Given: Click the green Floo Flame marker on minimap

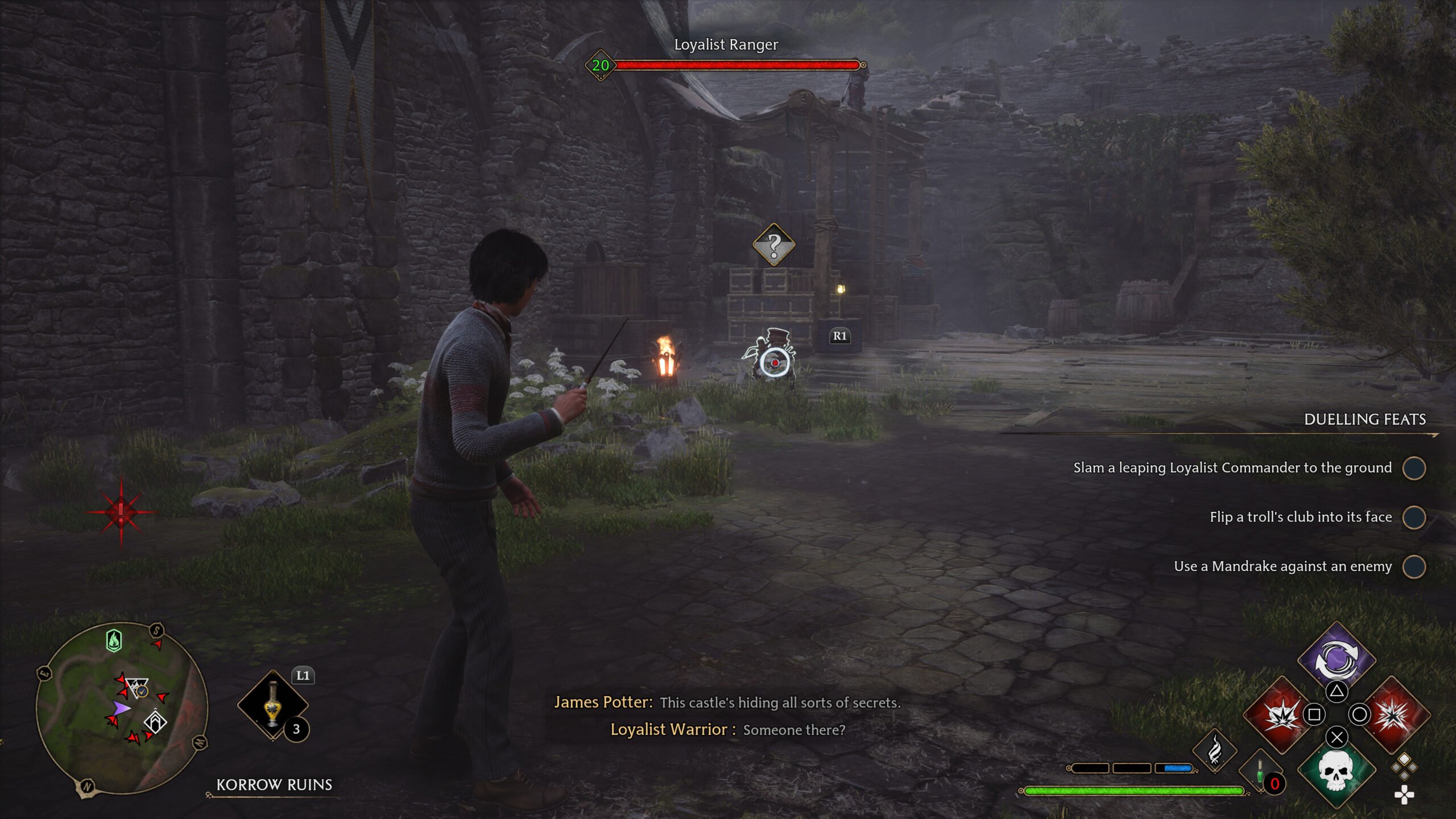Looking at the screenshot, I should coord(114,641).
